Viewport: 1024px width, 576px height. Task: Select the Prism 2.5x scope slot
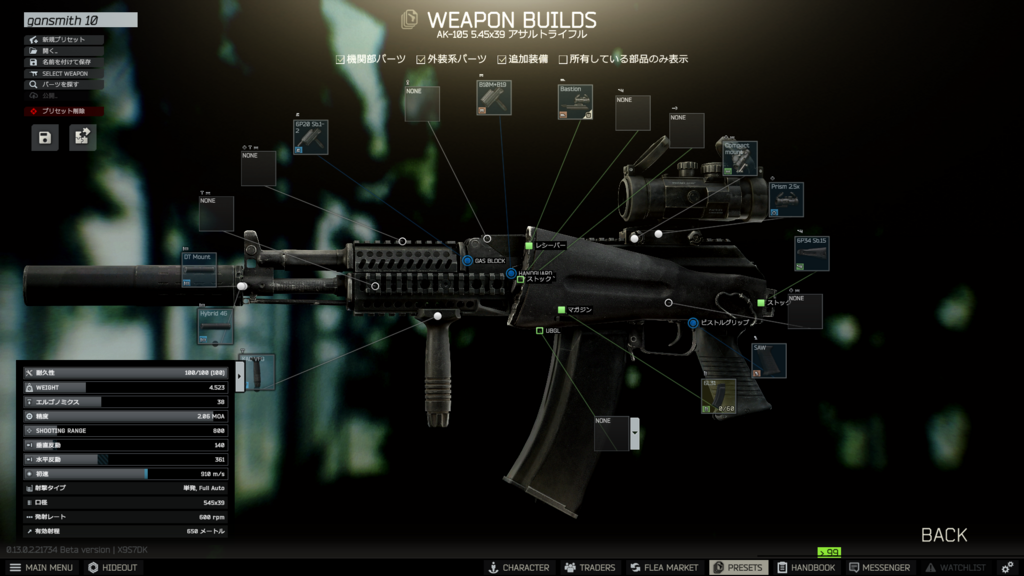[x=786, y=199]
